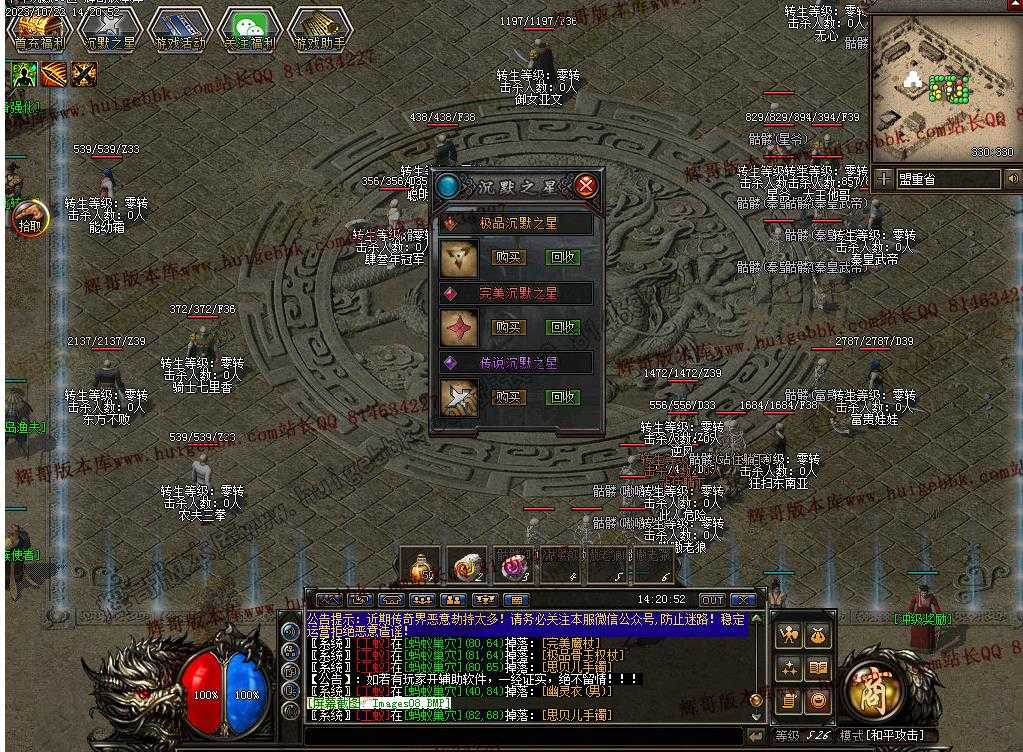Image resolution: width=1023 pixels, height=752 pixels.
Task: Recycle the 完美沉默之星 item
Action: point(563,327)
